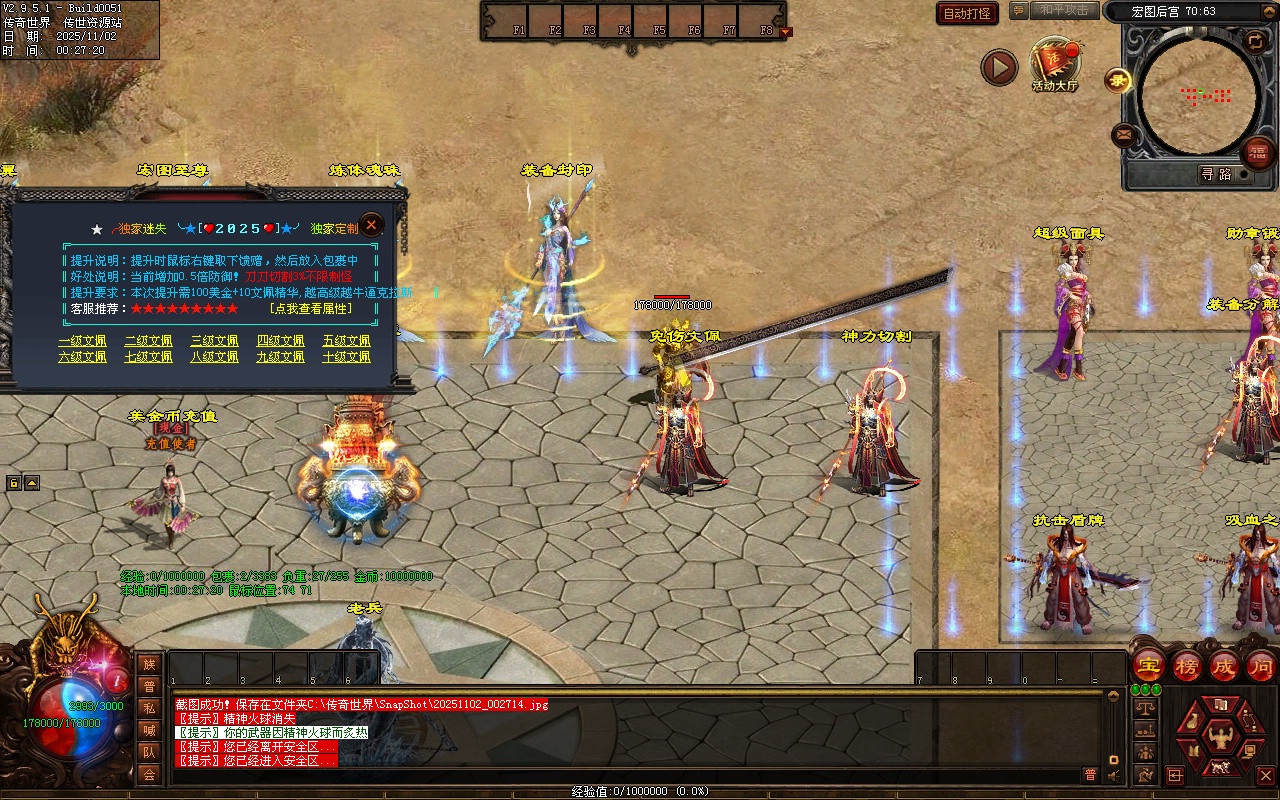This screenshot has height=800, width=1280.
Task: Choose the 一级文佩 option
Action: pyautogui.click(x=82, y=341)
